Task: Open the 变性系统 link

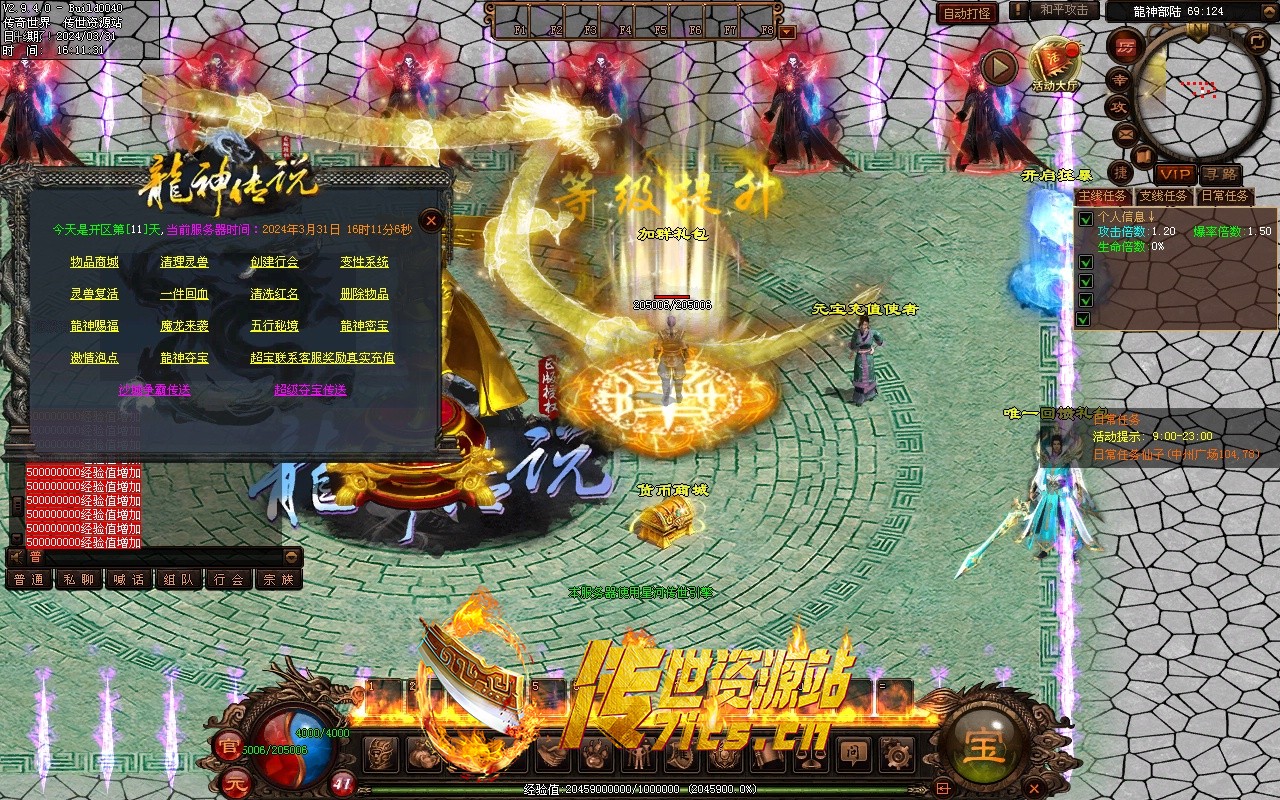Action: point(364,262)
